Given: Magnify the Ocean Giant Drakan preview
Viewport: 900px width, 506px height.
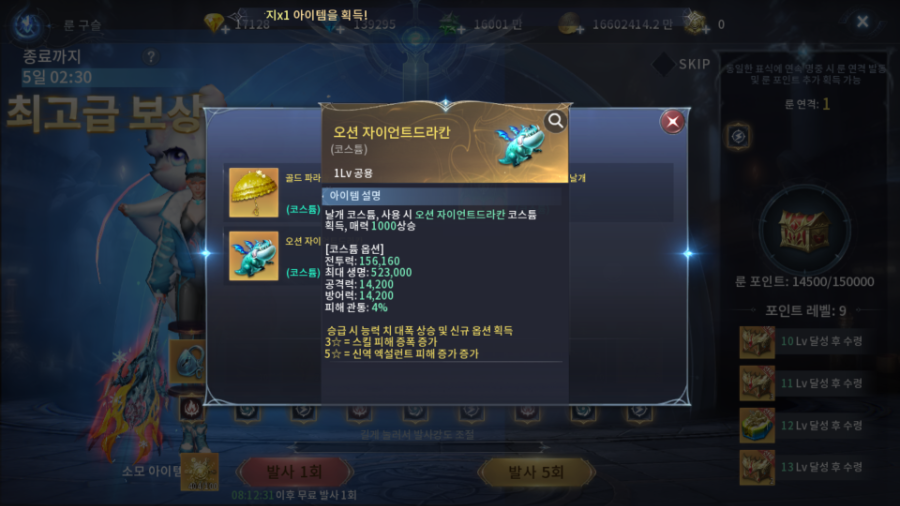Looking at the screenshot, I should click(555, 121).
